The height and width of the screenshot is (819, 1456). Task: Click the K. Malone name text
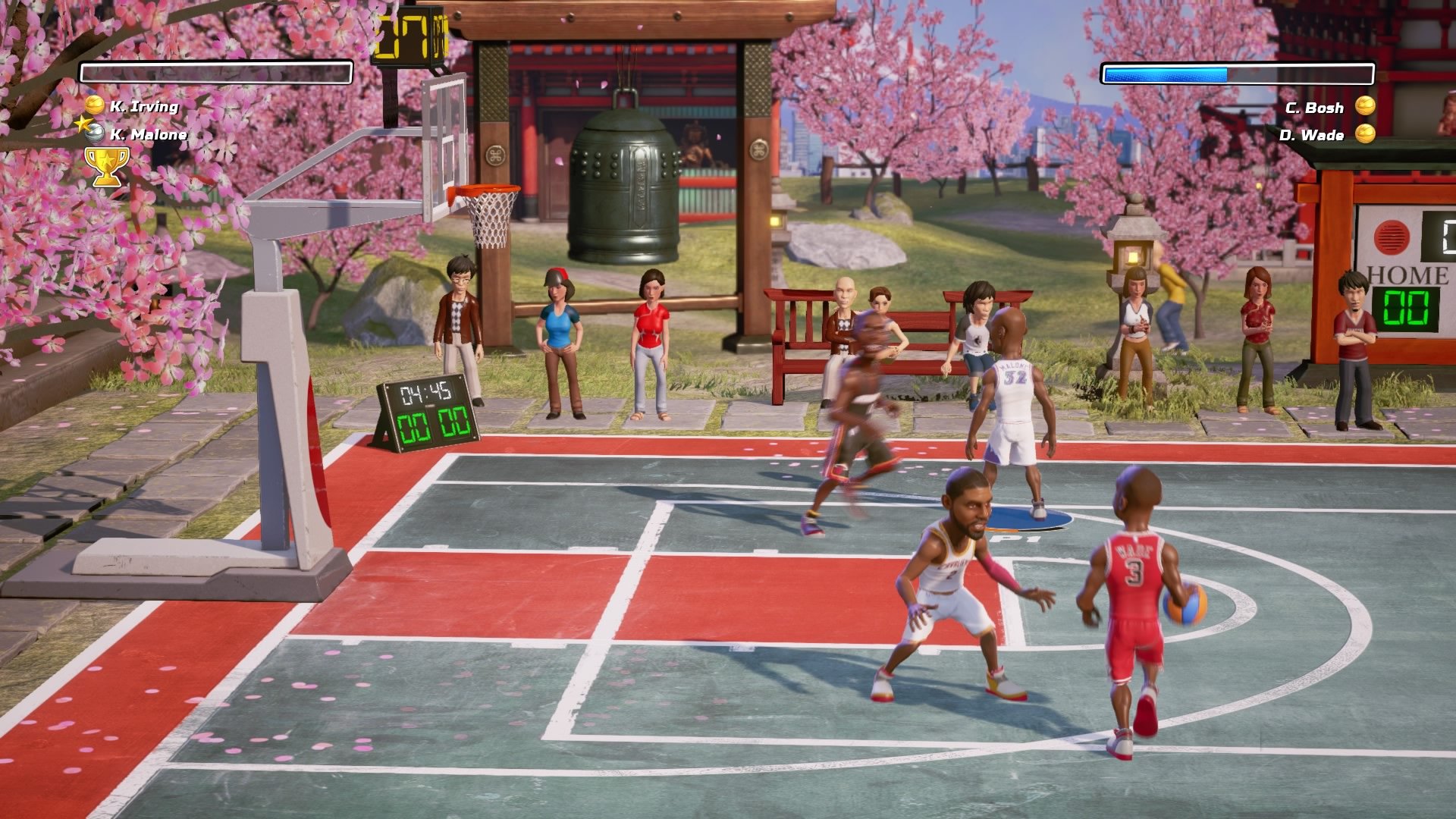[x=149, y=135]
